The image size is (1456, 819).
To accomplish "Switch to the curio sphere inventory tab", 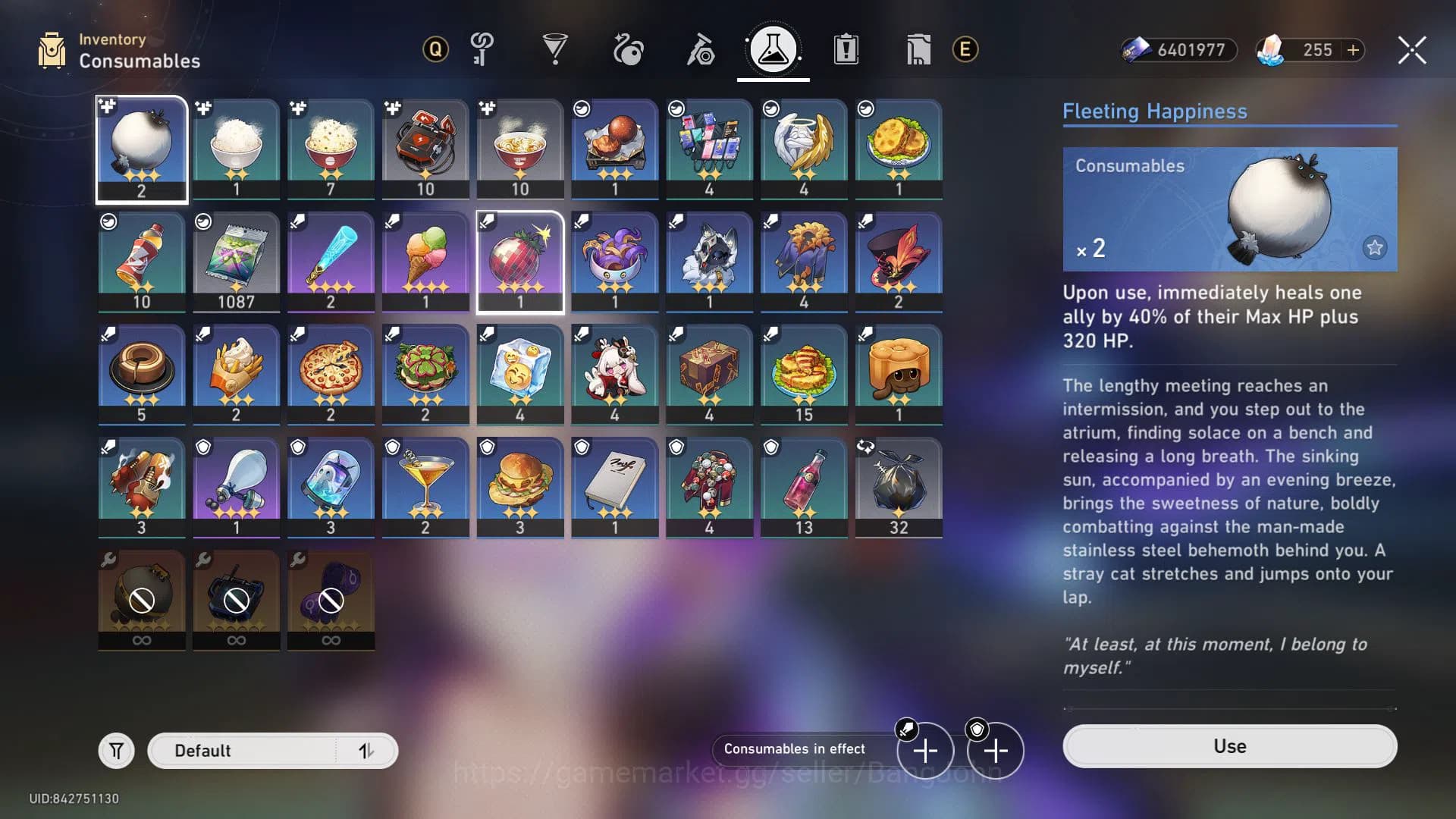I will 629,49.
